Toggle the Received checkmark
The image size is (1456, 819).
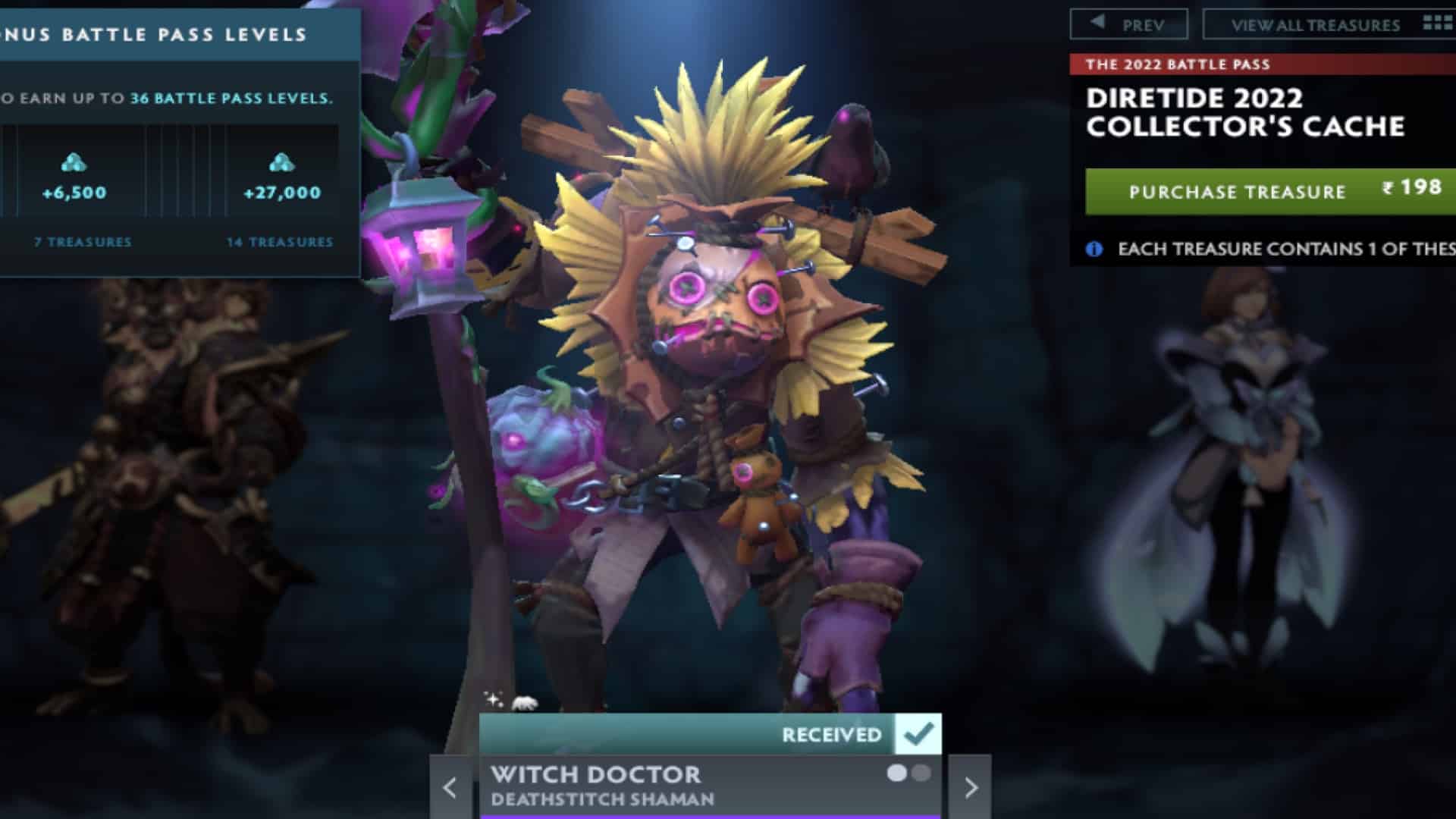919,732
